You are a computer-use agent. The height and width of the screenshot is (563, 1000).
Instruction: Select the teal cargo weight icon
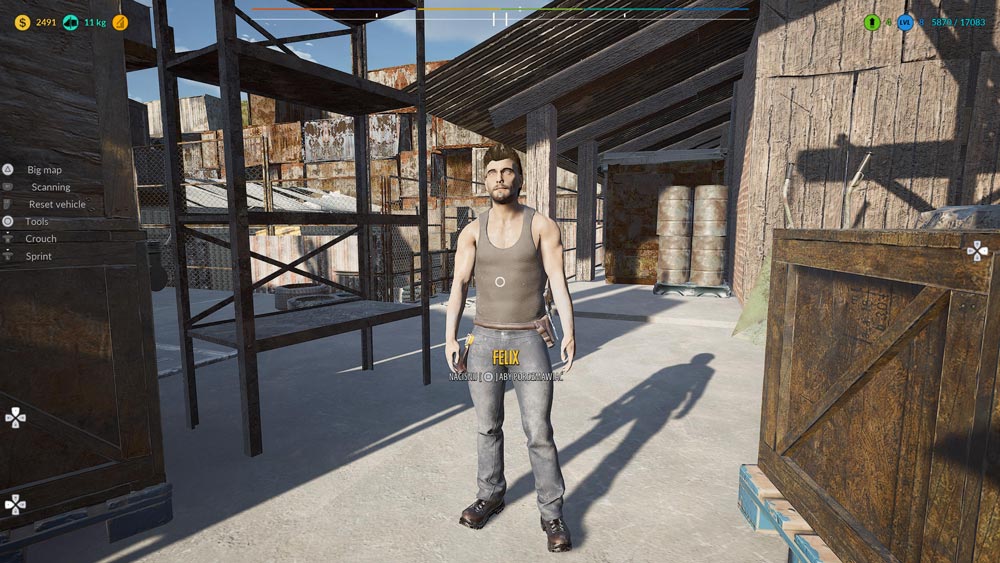click(70, 22)
